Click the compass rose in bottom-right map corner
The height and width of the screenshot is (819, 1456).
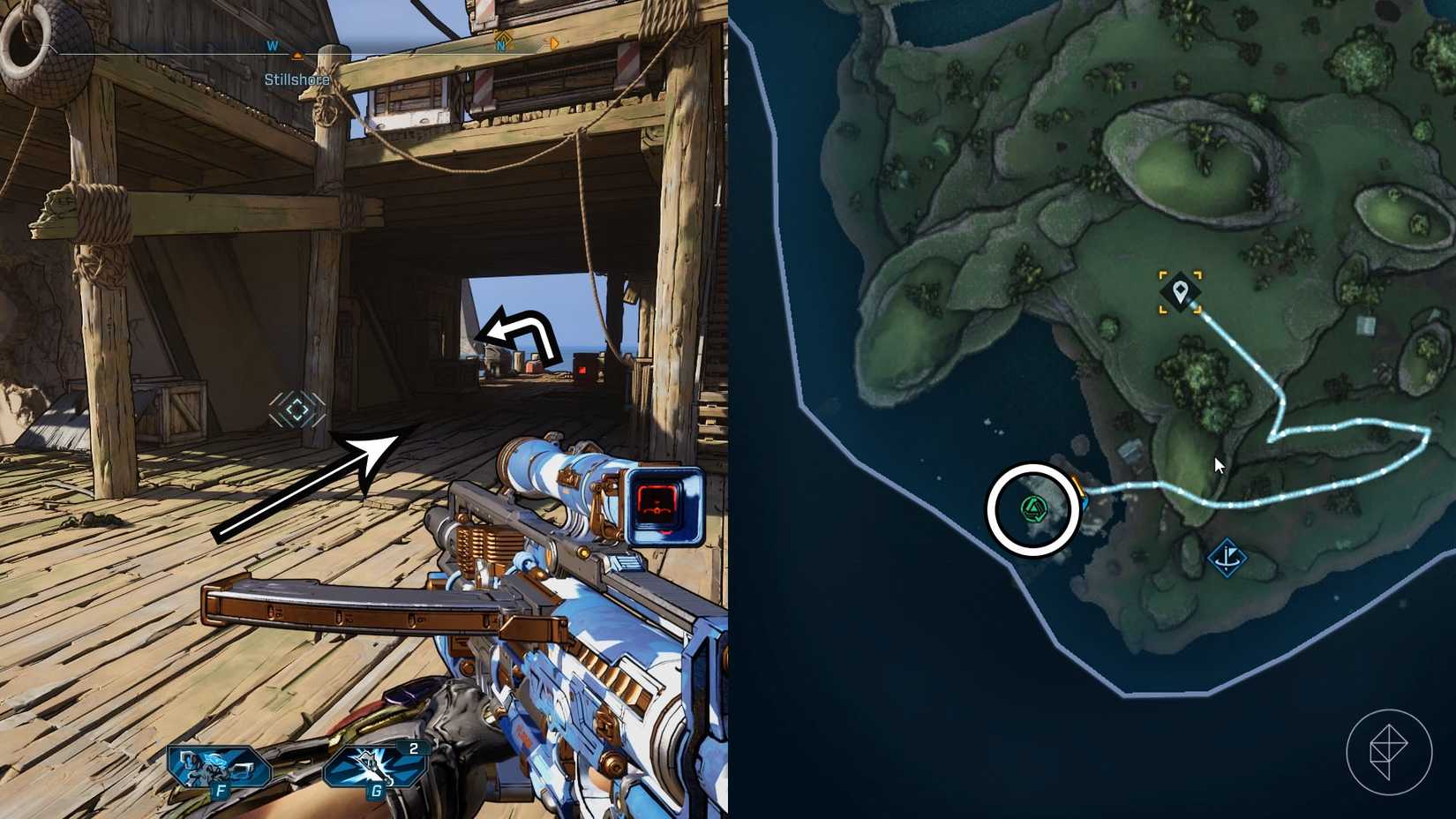(x=1390, y=754)
